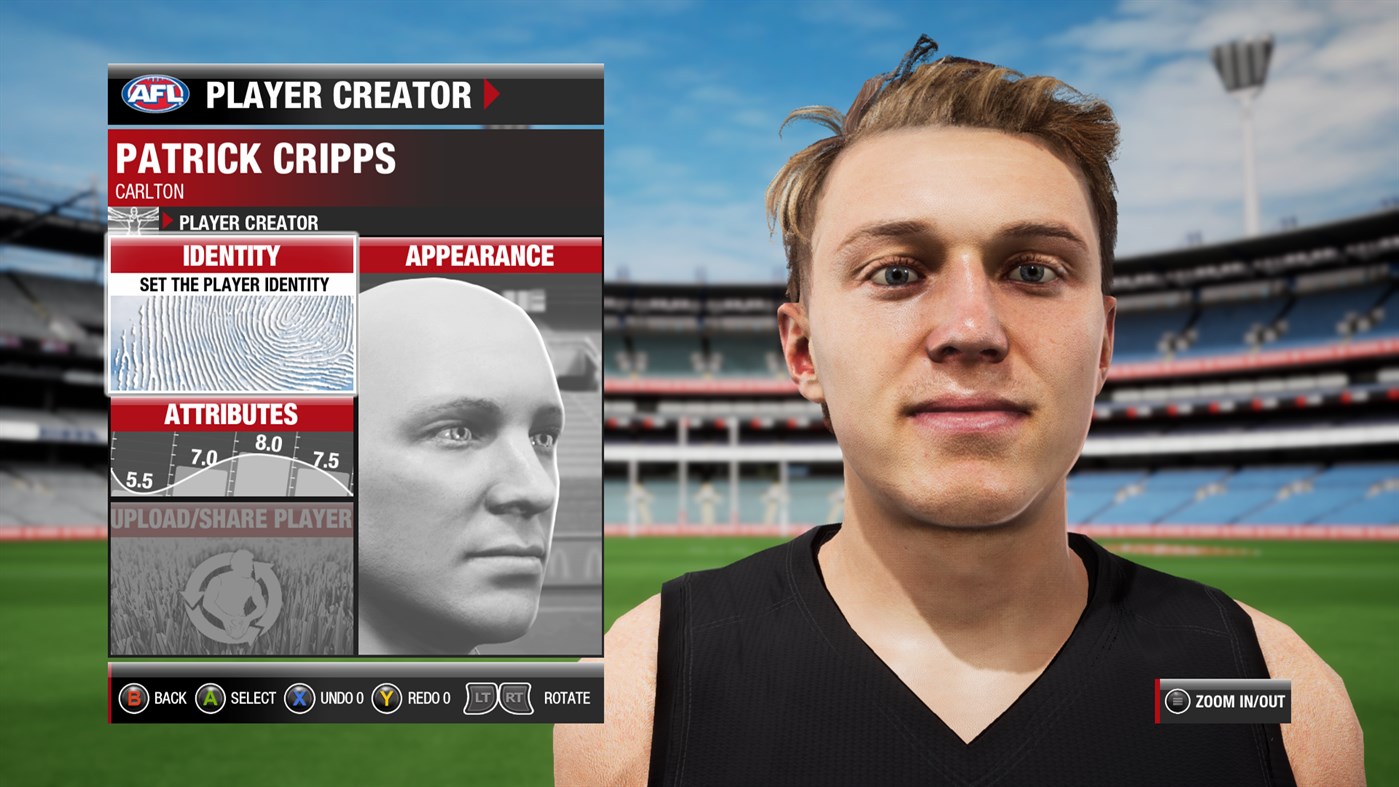1399x787 pixels.
Task: Click the yellow Y Redo icon
Action: 388,698
